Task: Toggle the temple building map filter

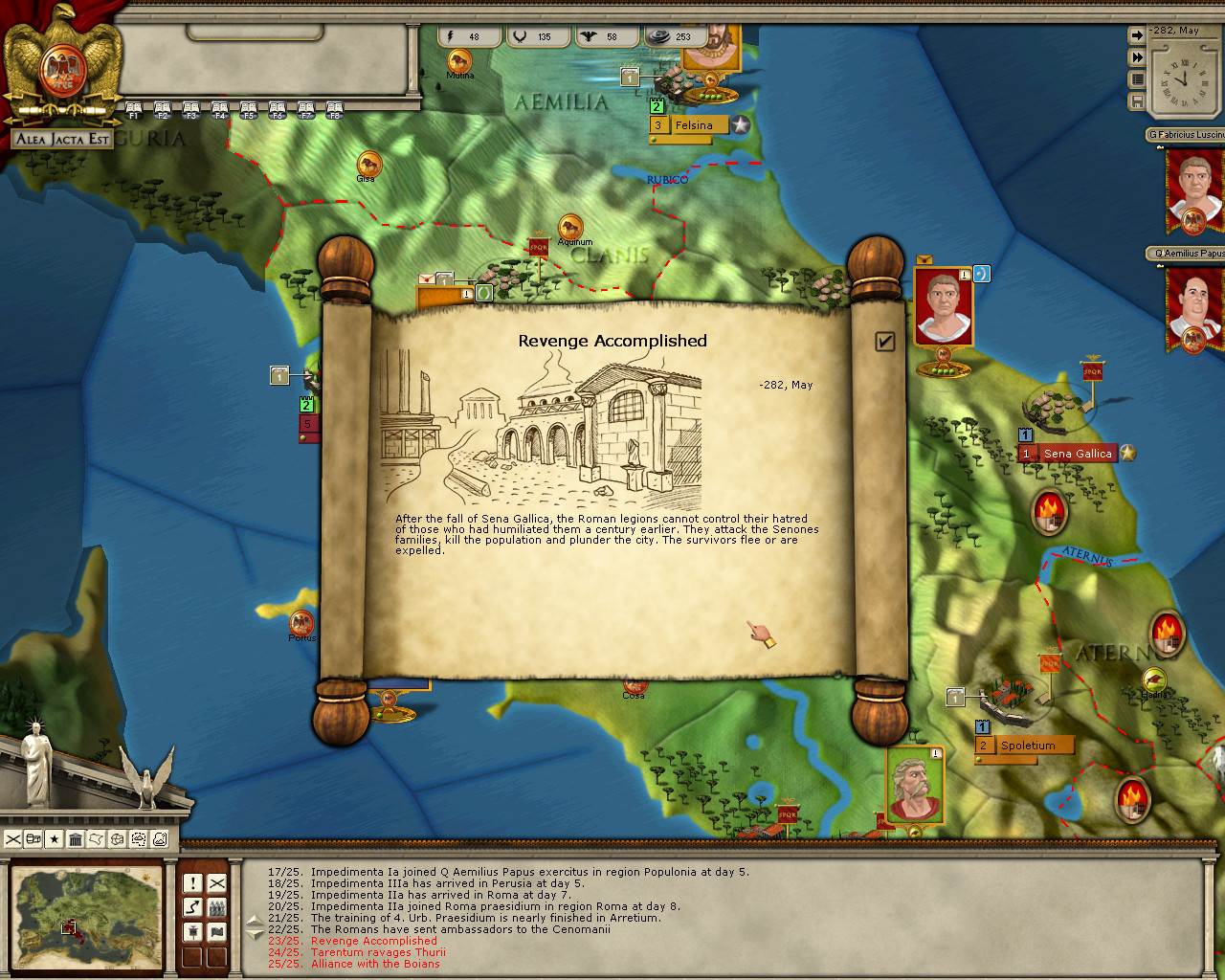Action: pos(76,839)
